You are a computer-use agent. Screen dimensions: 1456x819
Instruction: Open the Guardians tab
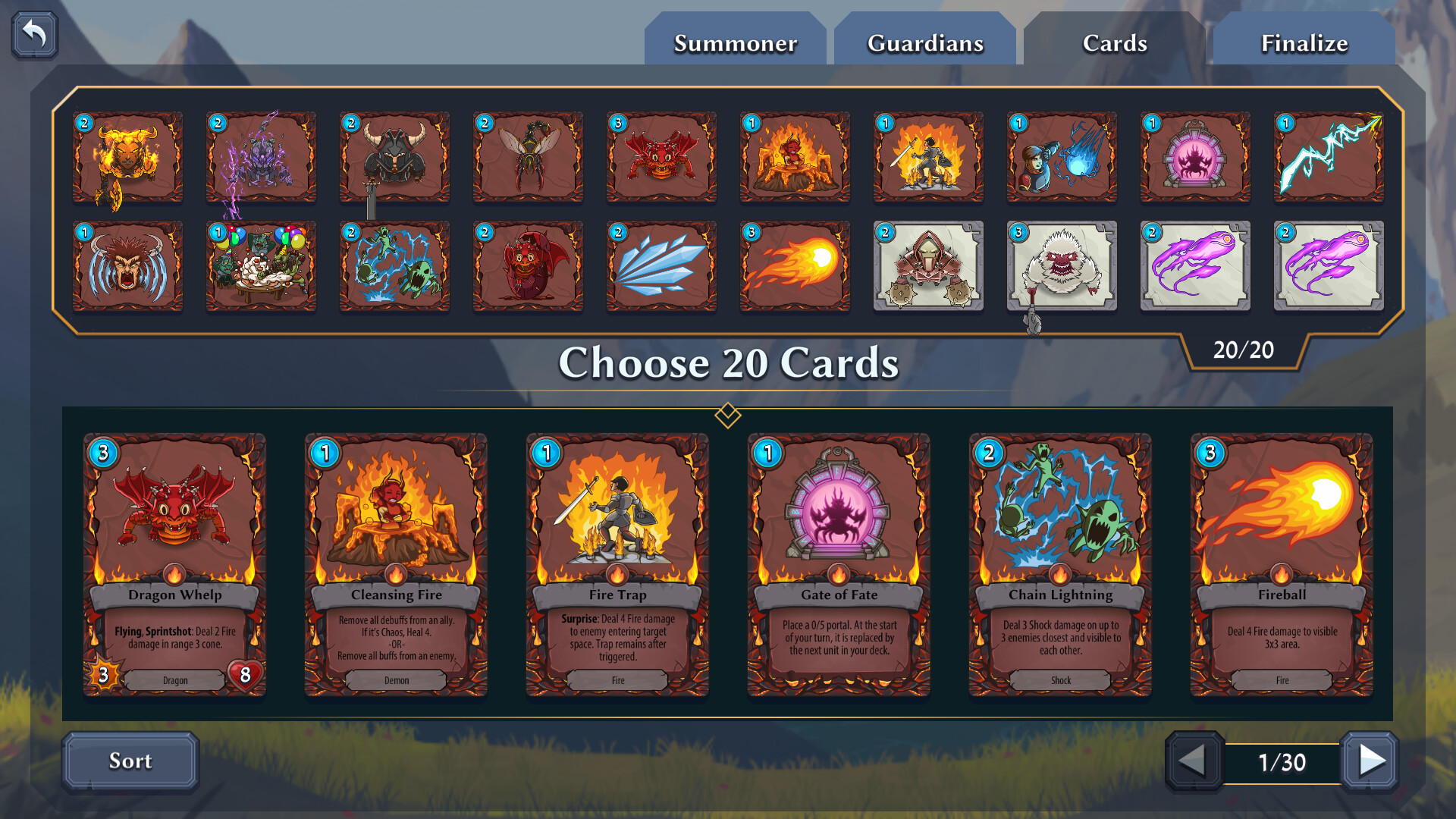[924, 42]
